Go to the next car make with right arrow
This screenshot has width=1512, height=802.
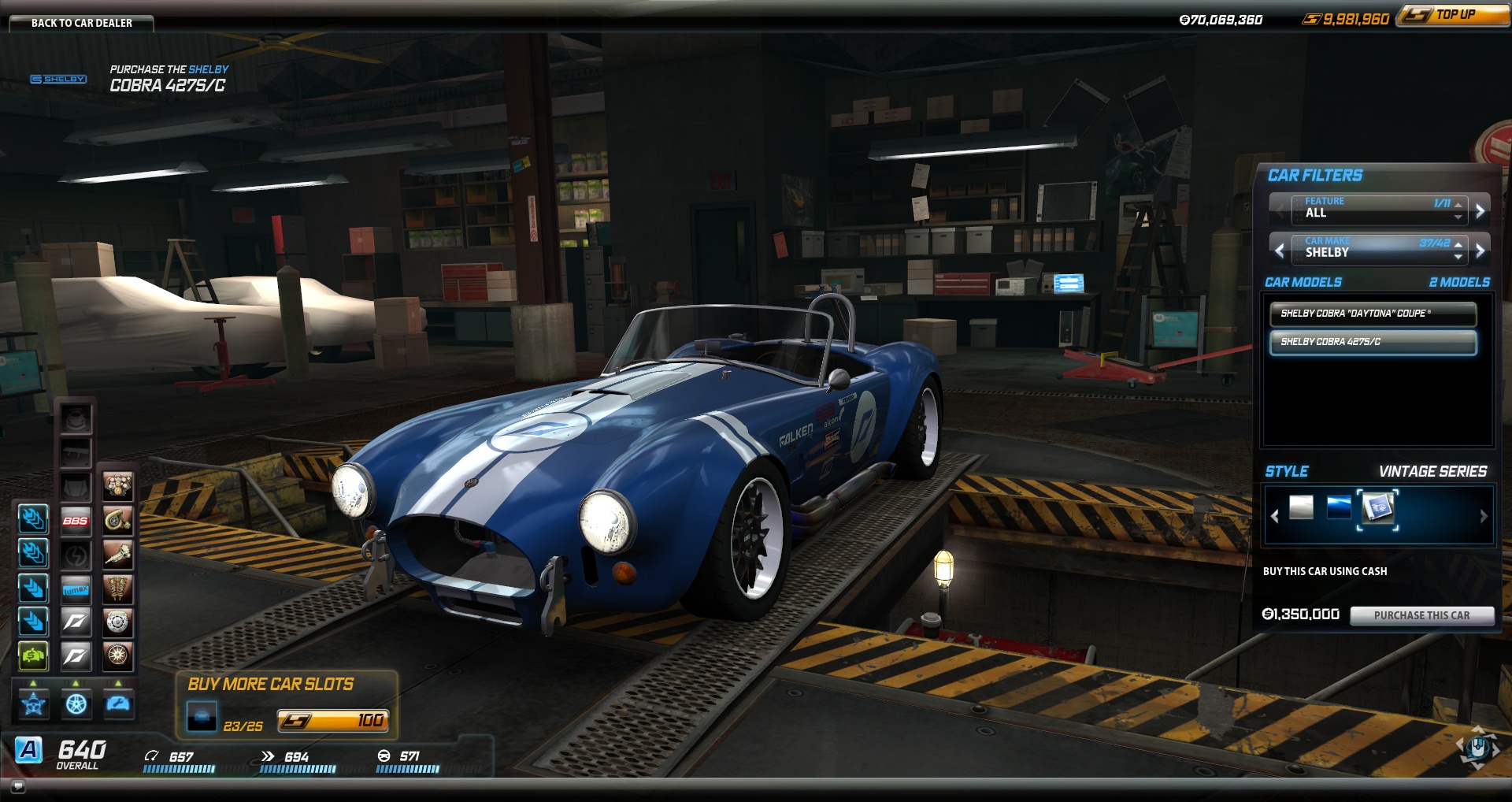[x=1480, y=251]
